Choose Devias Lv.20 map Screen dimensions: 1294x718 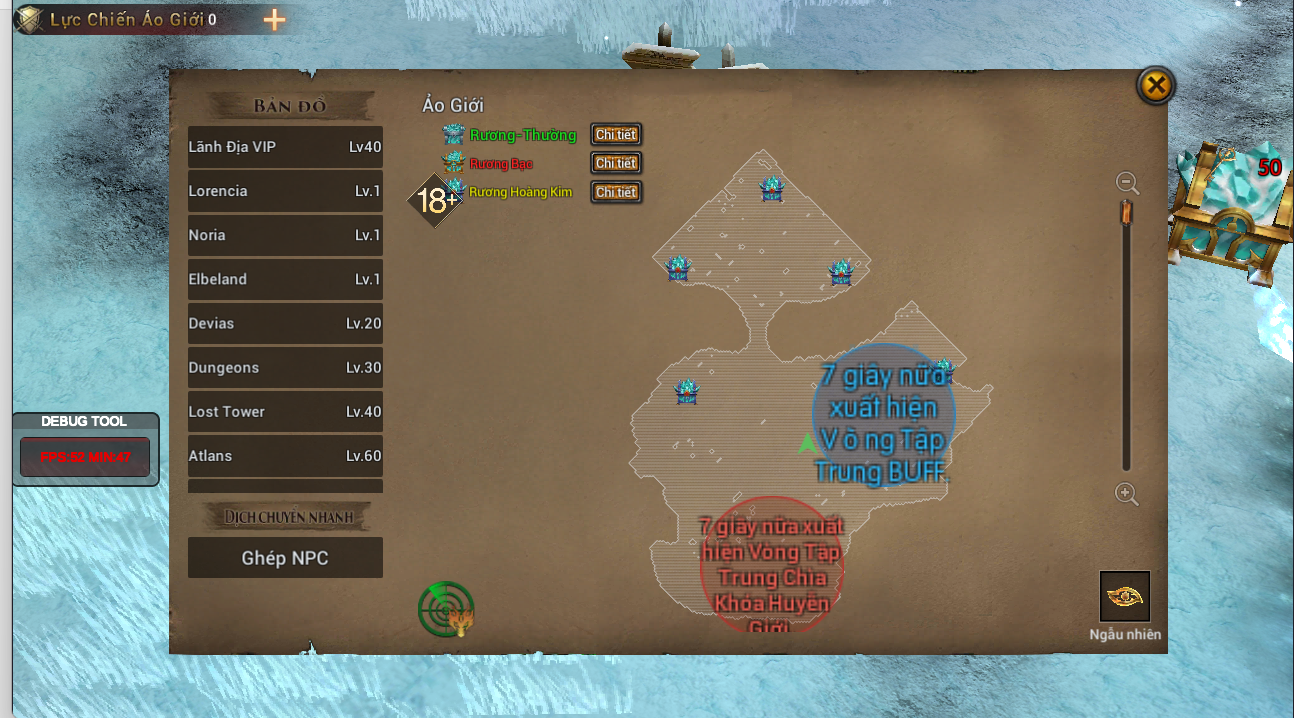285,324
